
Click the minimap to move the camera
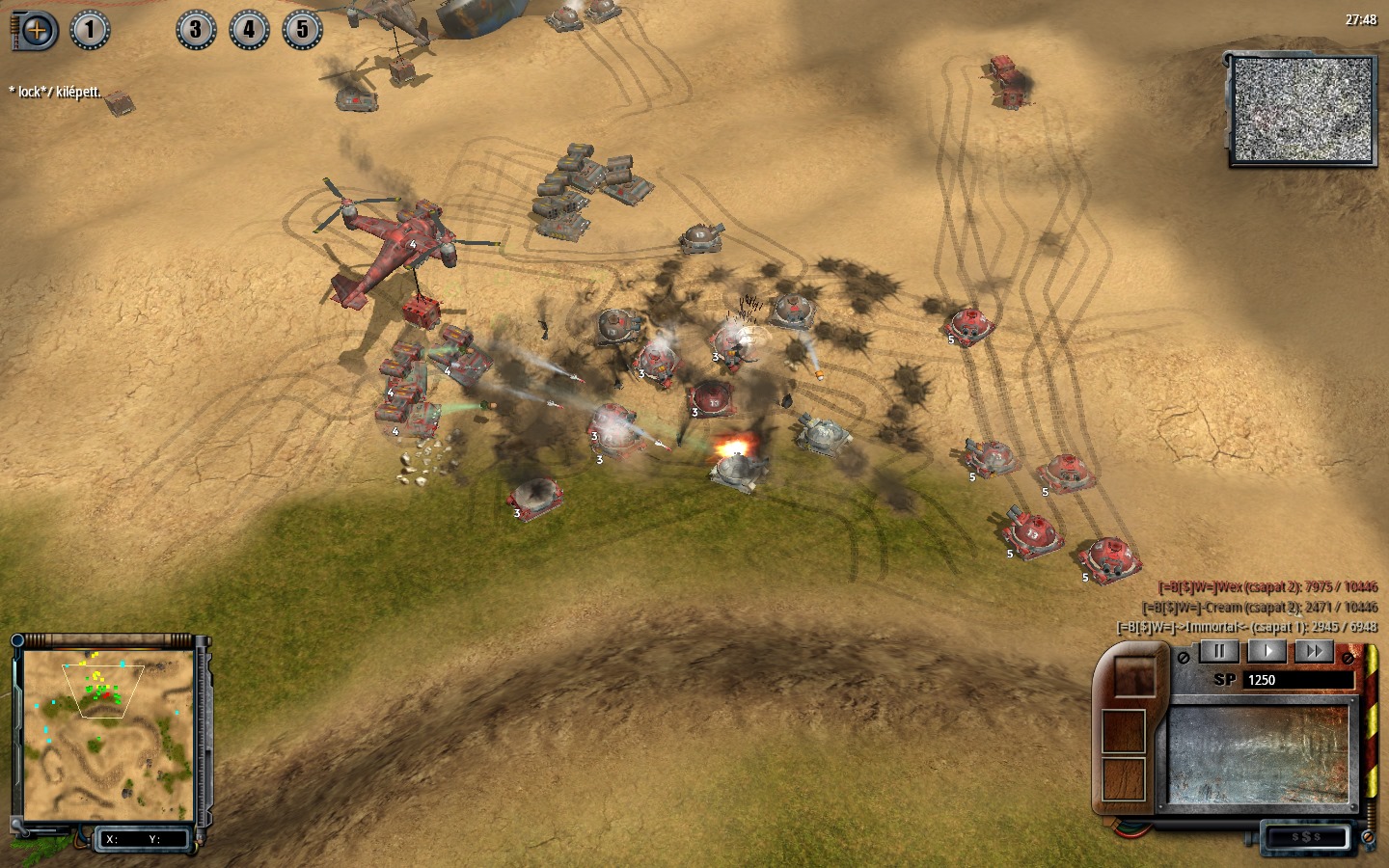107,735
